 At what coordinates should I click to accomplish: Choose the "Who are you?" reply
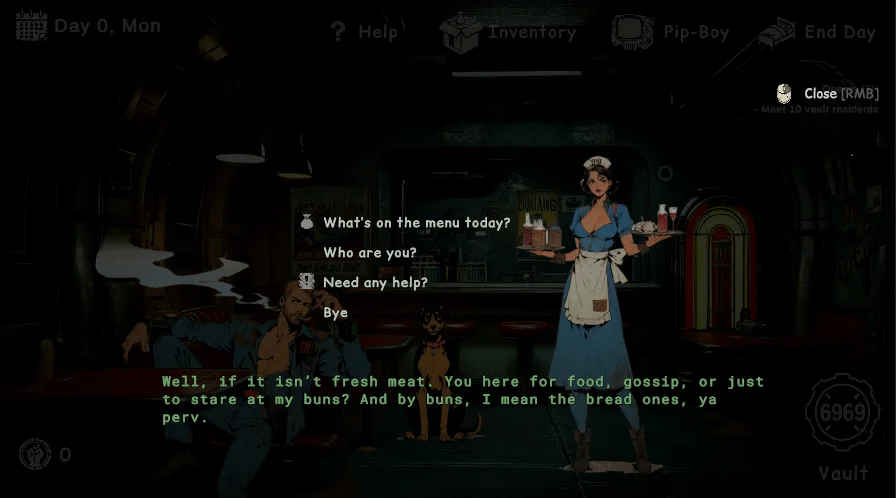click(370, 253)
